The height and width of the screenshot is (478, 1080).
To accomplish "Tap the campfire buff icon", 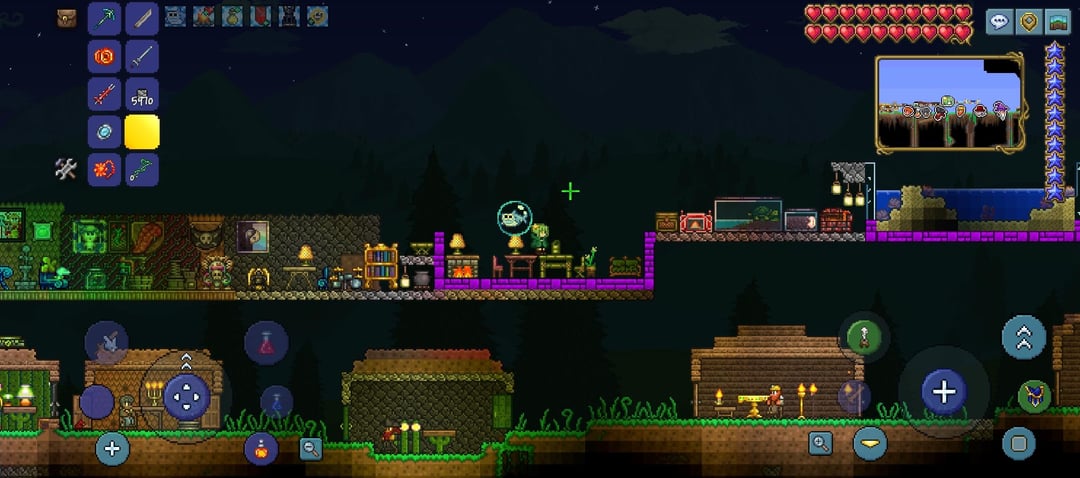I will tap(205, 16).
